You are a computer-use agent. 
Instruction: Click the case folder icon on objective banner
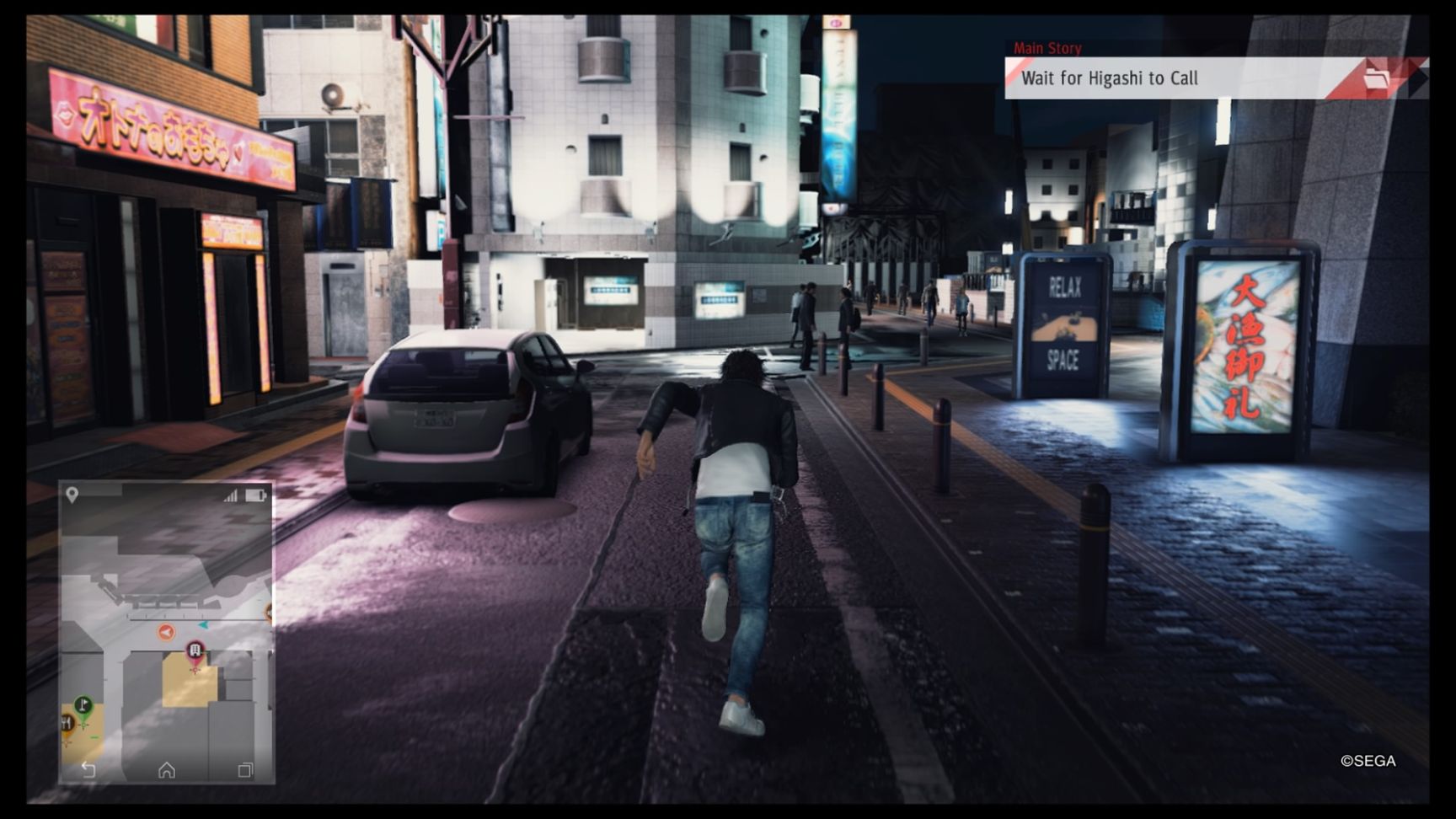pos(1376,78)
